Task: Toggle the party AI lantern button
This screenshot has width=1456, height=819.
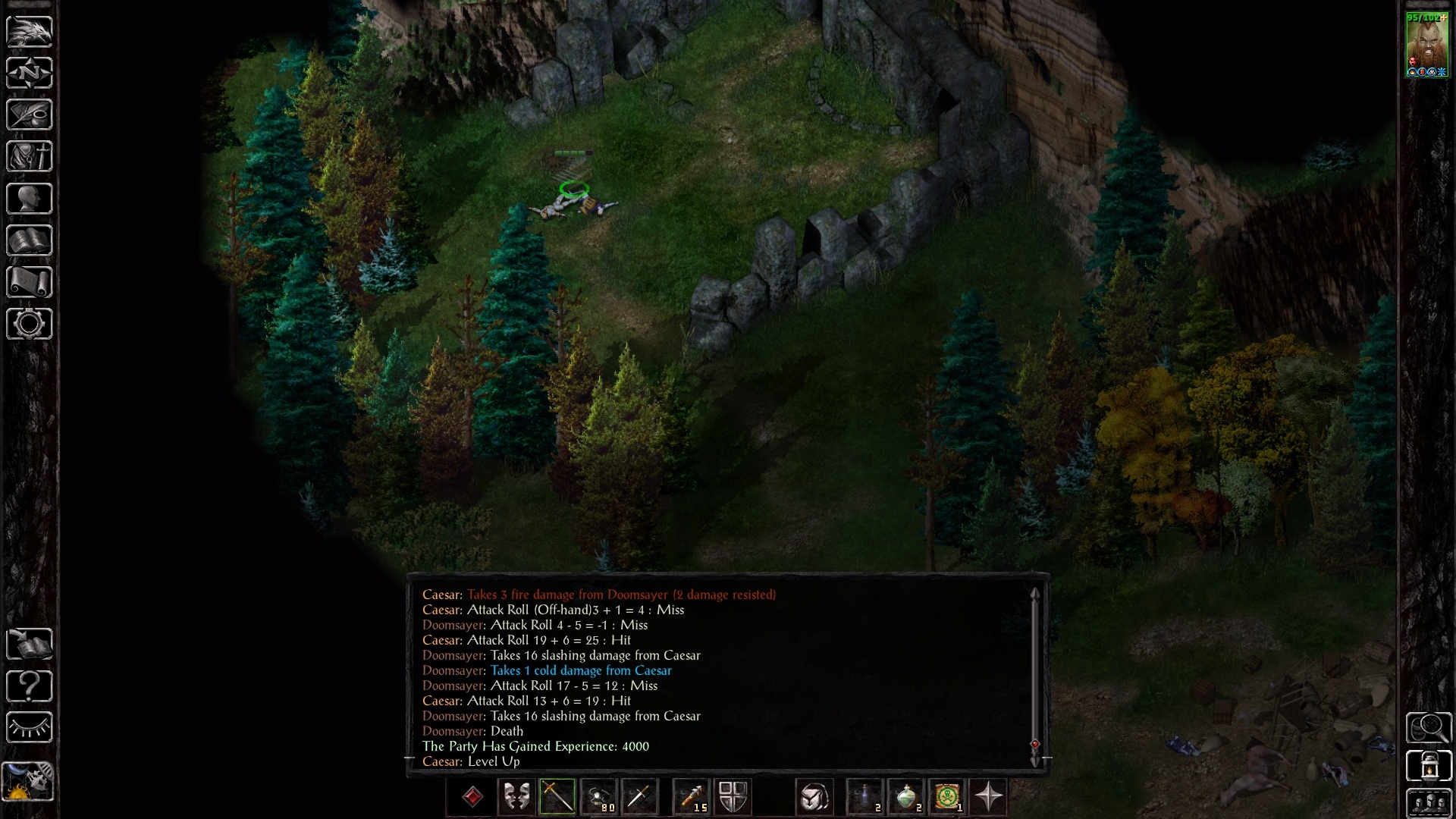Action: 1429,766
